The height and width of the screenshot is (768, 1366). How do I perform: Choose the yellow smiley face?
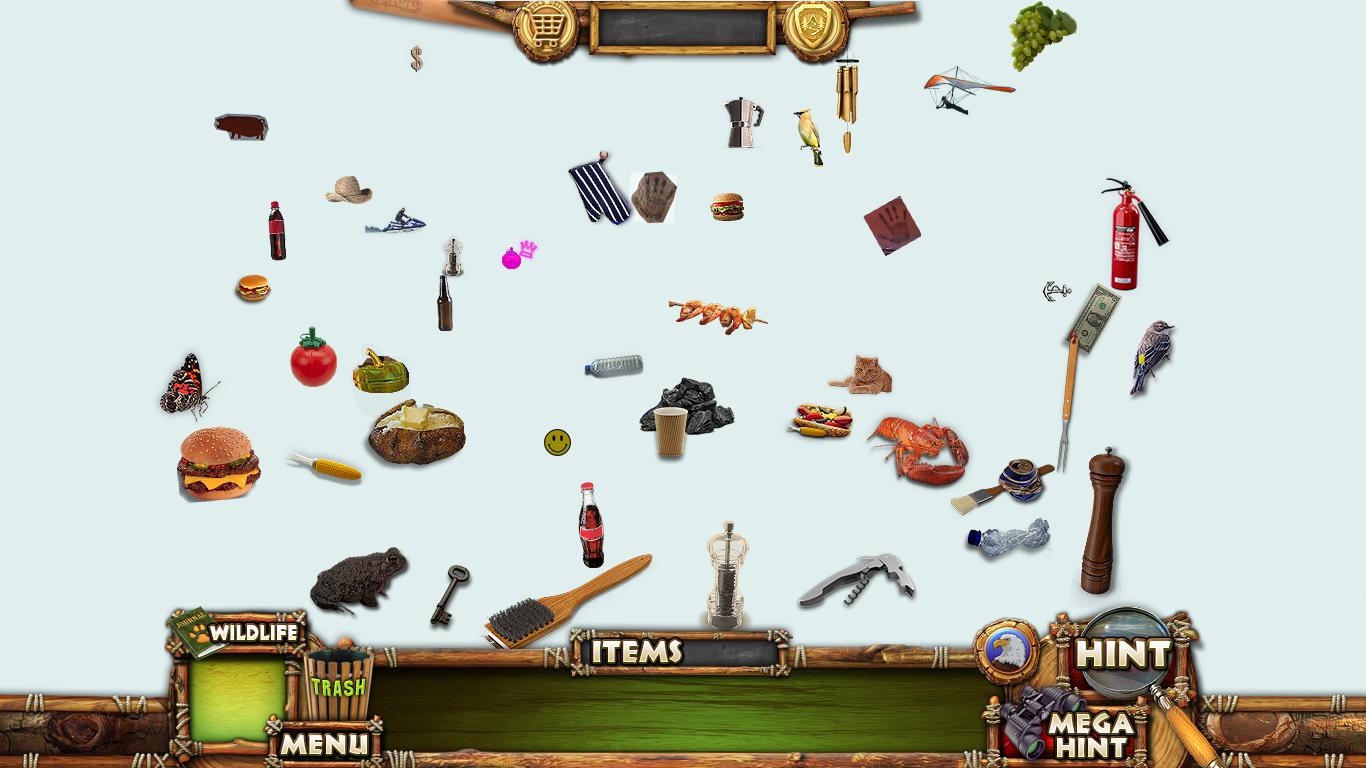click(x=558, y=442)
